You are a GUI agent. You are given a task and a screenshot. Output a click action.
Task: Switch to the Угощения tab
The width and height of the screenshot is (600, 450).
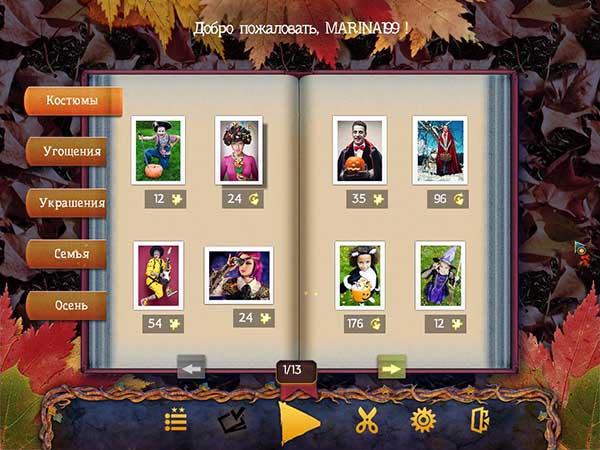pyautogui.click(x=74, y=152)
